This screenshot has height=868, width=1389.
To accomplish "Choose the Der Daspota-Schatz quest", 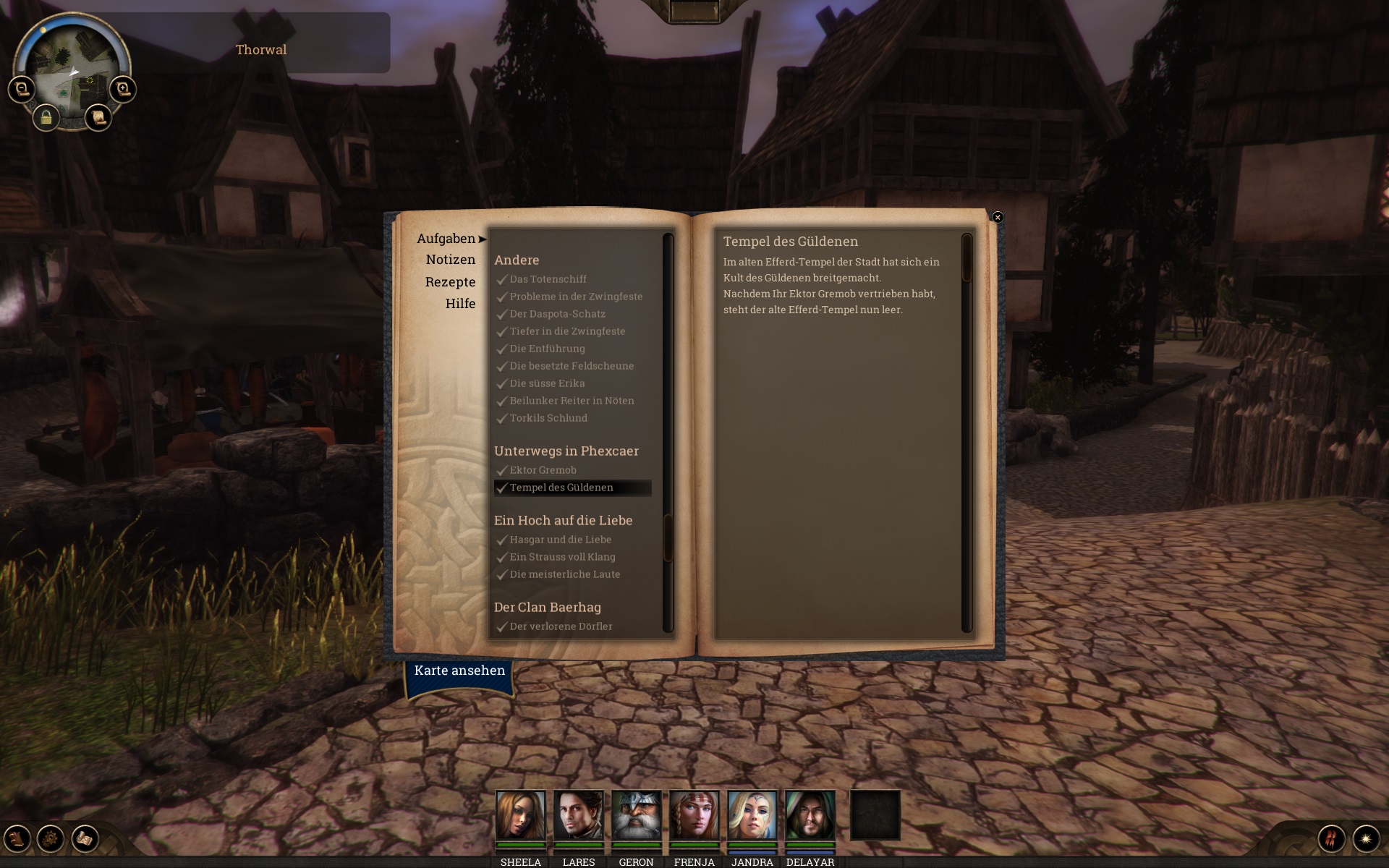I will tap(557, 314).
